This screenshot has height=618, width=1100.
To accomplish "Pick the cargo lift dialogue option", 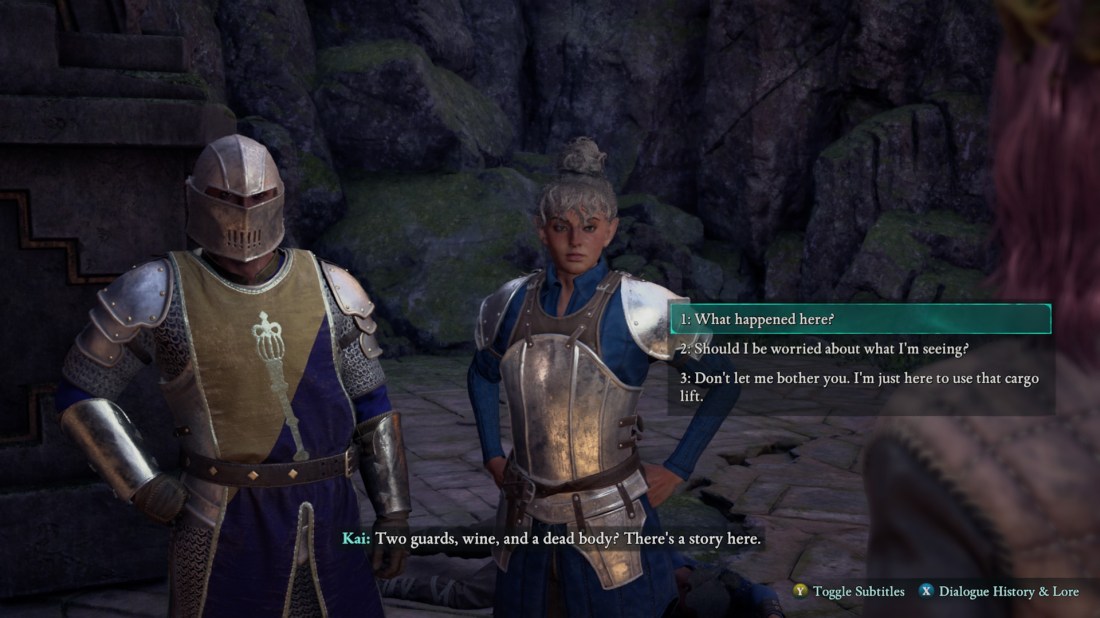I will pyautogui.click(x=860, y=387).
